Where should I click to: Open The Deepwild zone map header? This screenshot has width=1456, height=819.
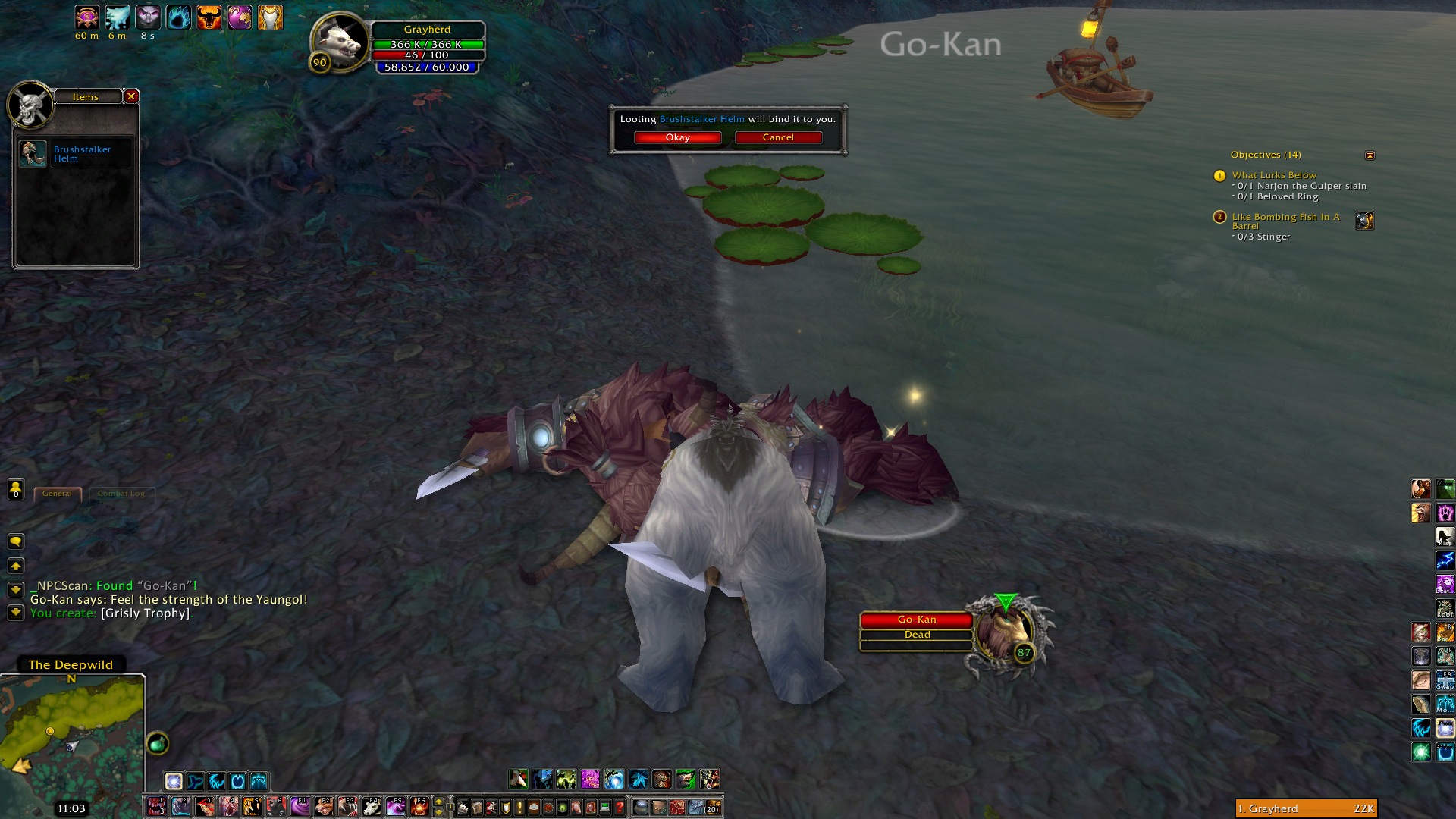tap(71, 665)
